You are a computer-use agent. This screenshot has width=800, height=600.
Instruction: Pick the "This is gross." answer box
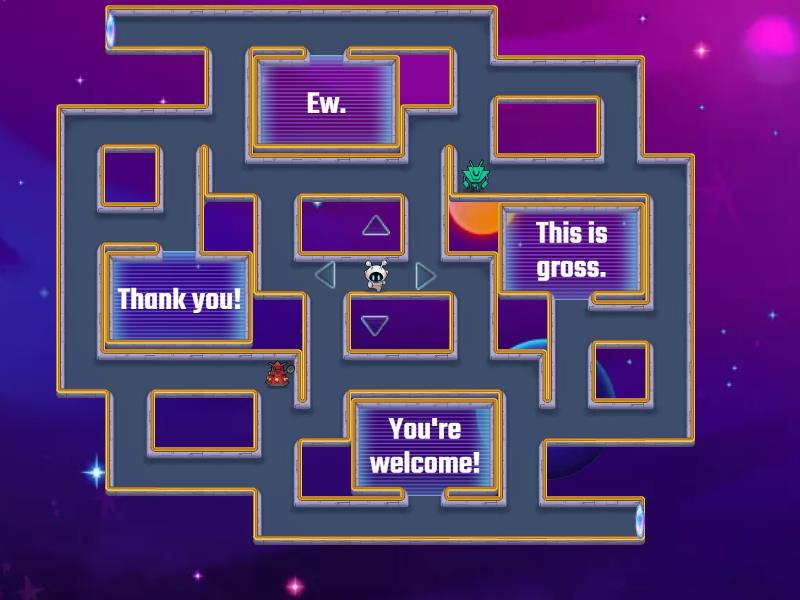pos(572,250)
